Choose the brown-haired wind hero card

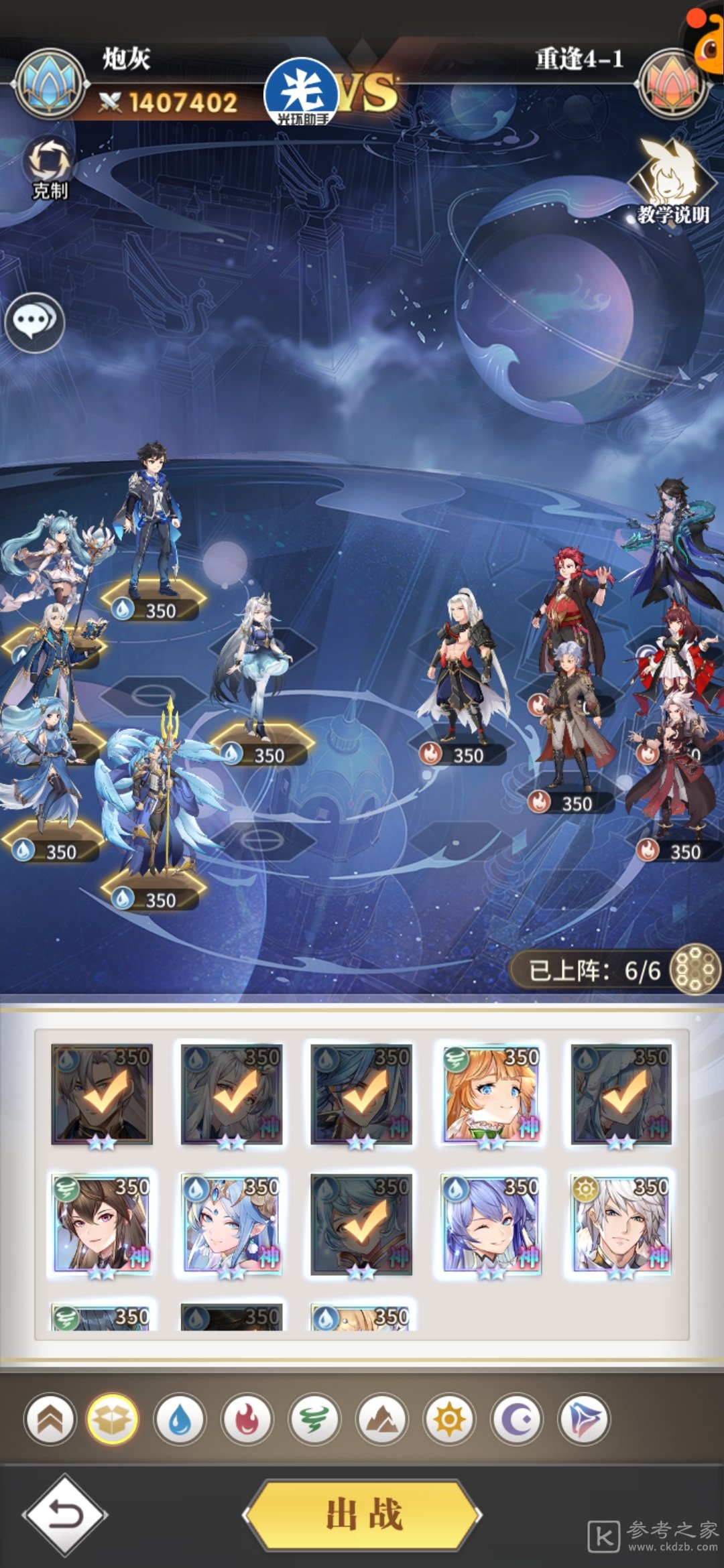pos(102,1224)
